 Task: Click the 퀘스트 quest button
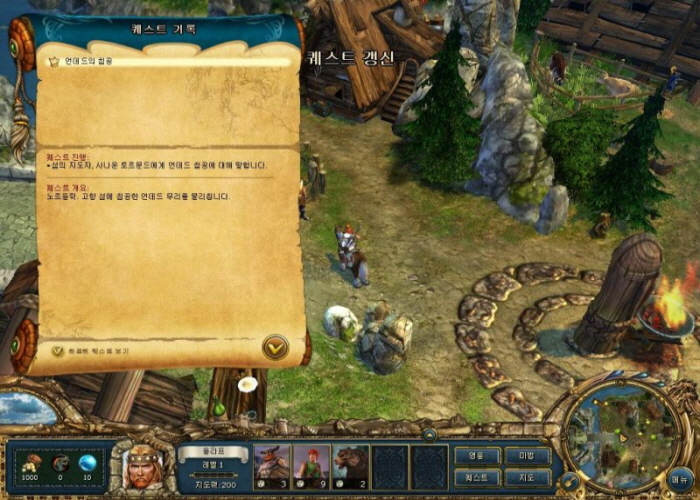(477, 477)
